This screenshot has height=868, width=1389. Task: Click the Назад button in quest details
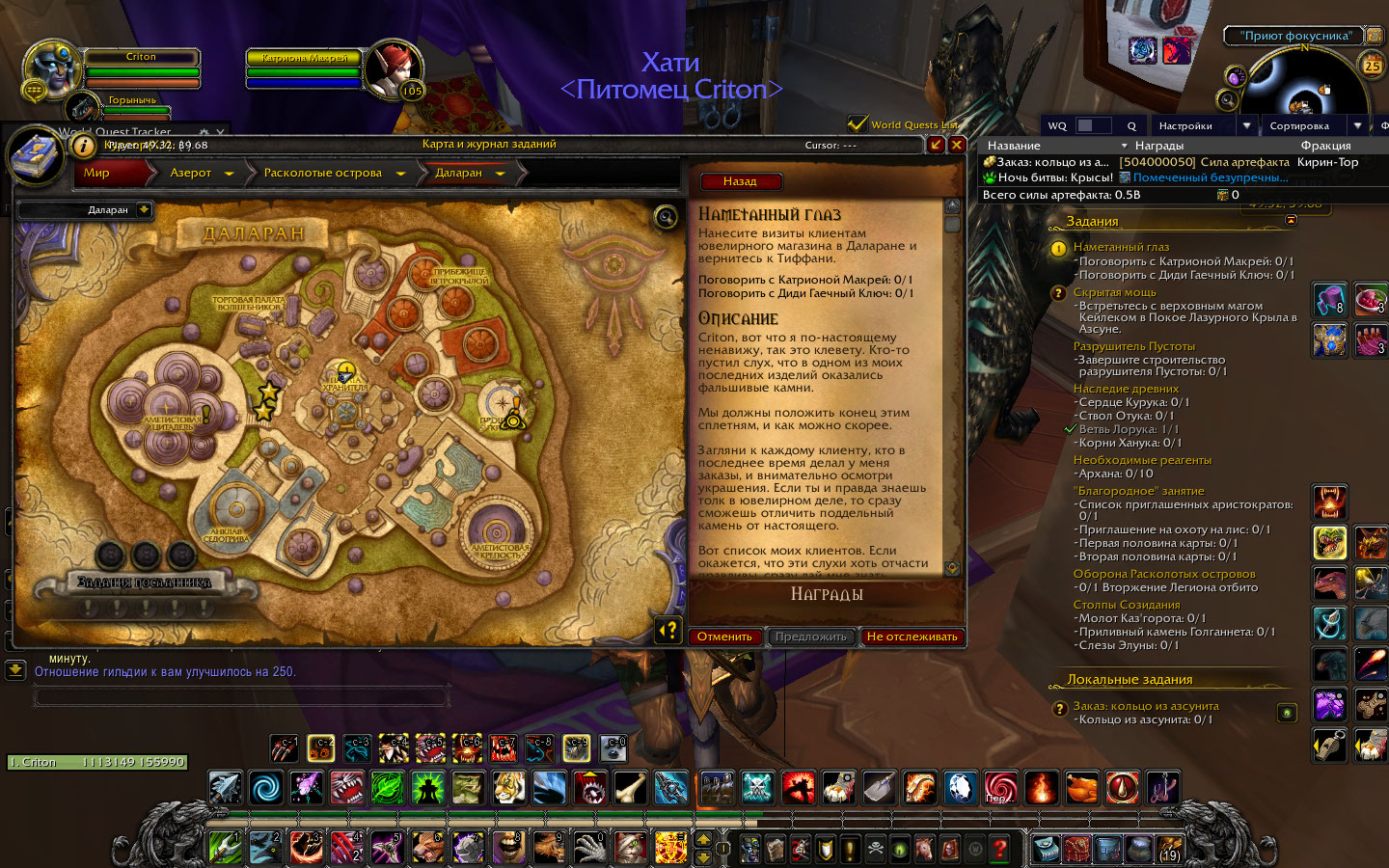pyautogui.click(x=740, y=181)
